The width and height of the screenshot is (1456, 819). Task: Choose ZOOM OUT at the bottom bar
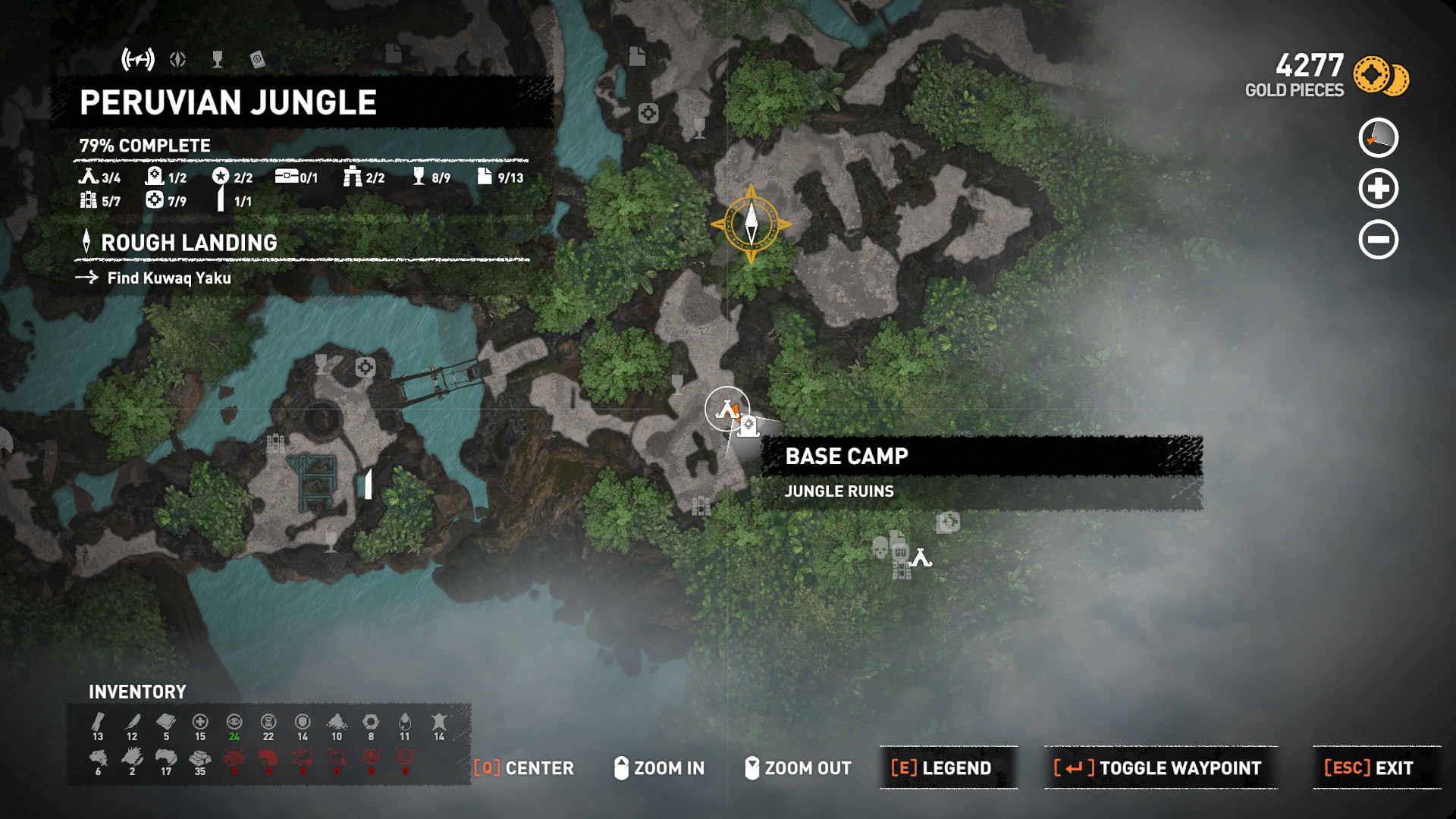tap(798, 768)
